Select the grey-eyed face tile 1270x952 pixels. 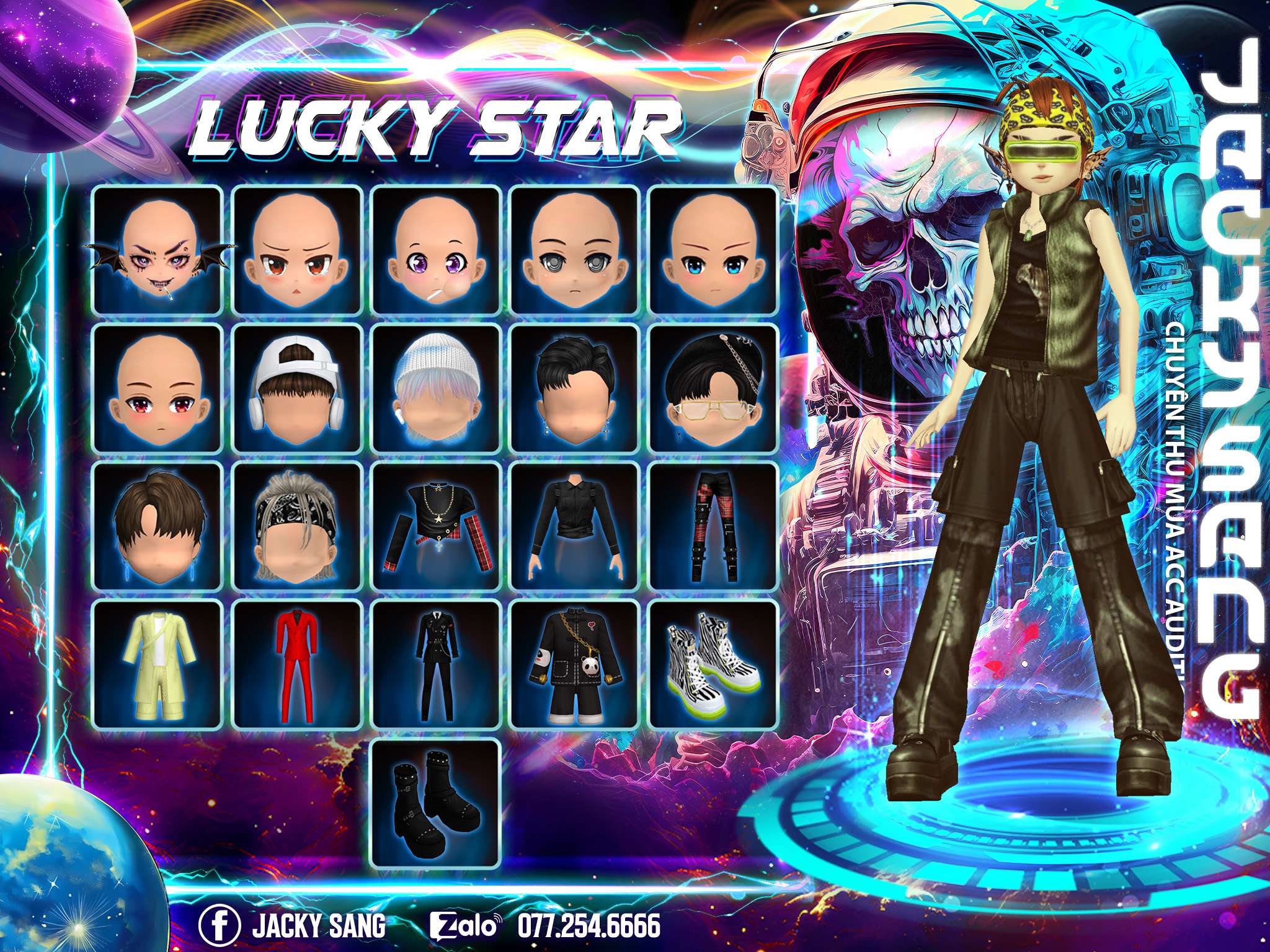click(575, 251)
